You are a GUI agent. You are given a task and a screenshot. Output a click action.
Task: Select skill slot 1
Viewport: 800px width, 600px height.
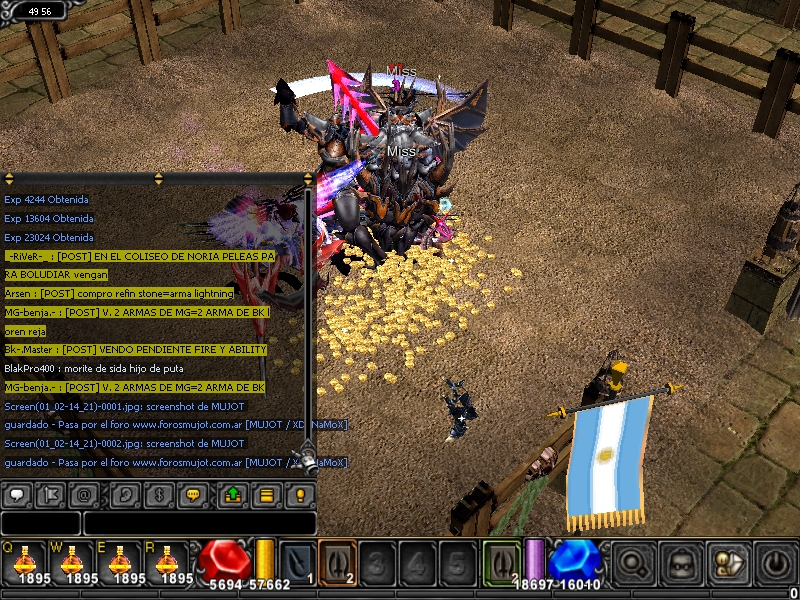pos(297,561)
